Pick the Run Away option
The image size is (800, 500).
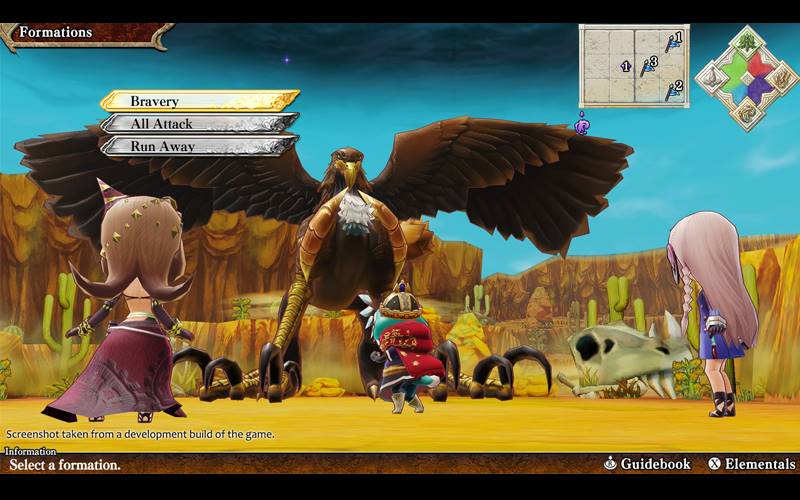[198, 146]
